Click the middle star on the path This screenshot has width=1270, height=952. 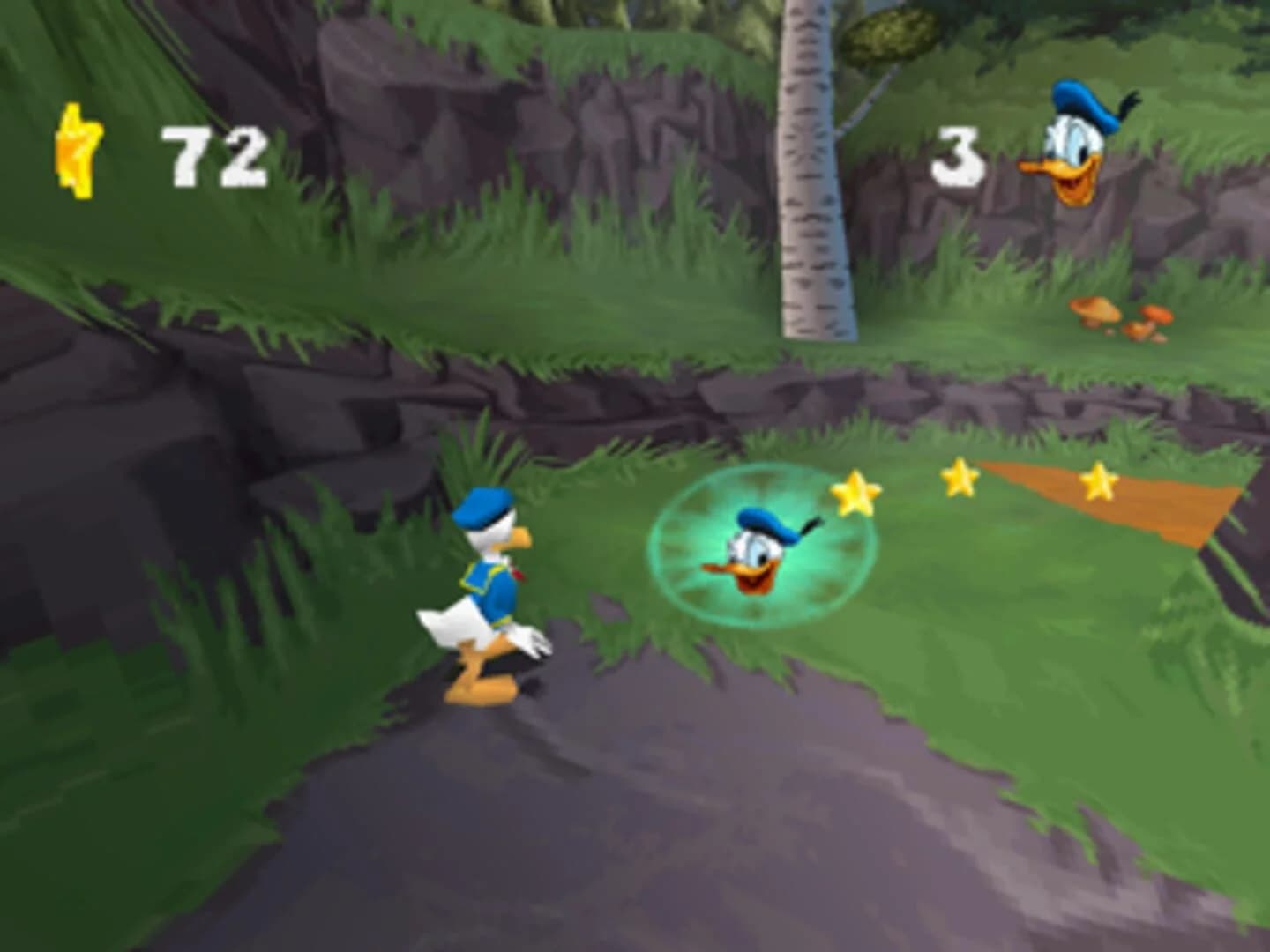coord(959,478)
